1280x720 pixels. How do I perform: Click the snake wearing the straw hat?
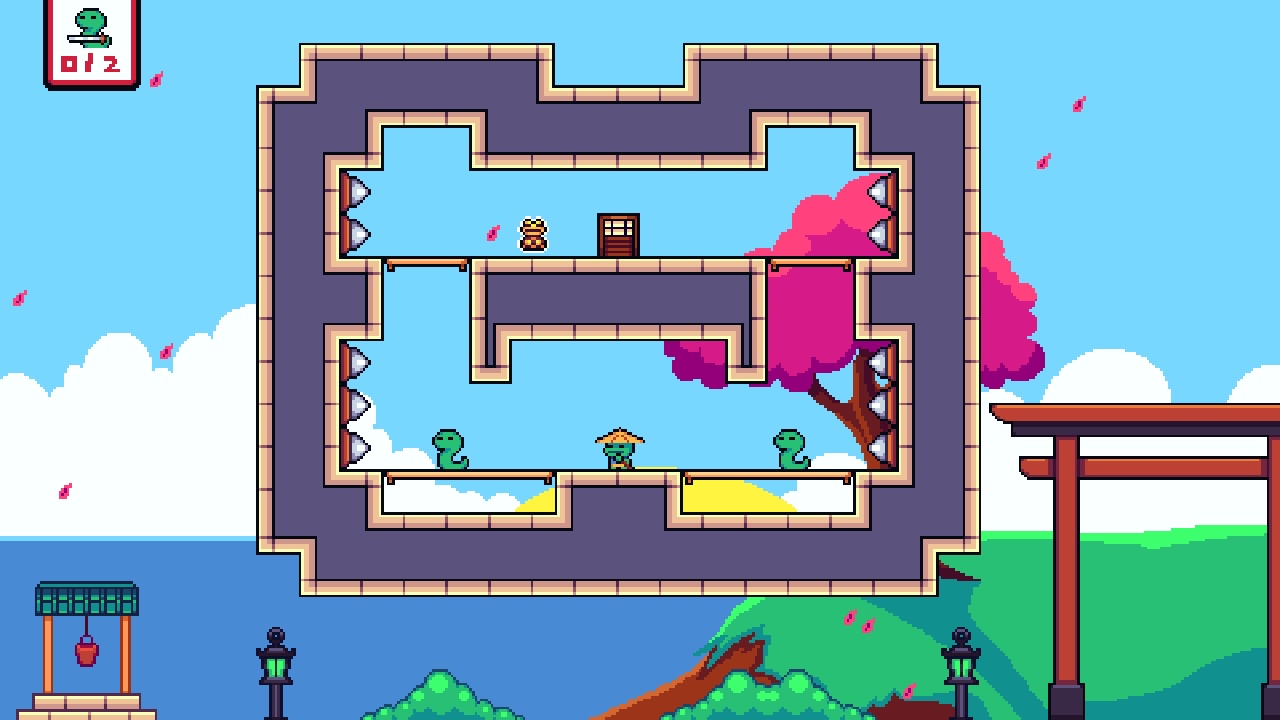[x=619, y=448]
